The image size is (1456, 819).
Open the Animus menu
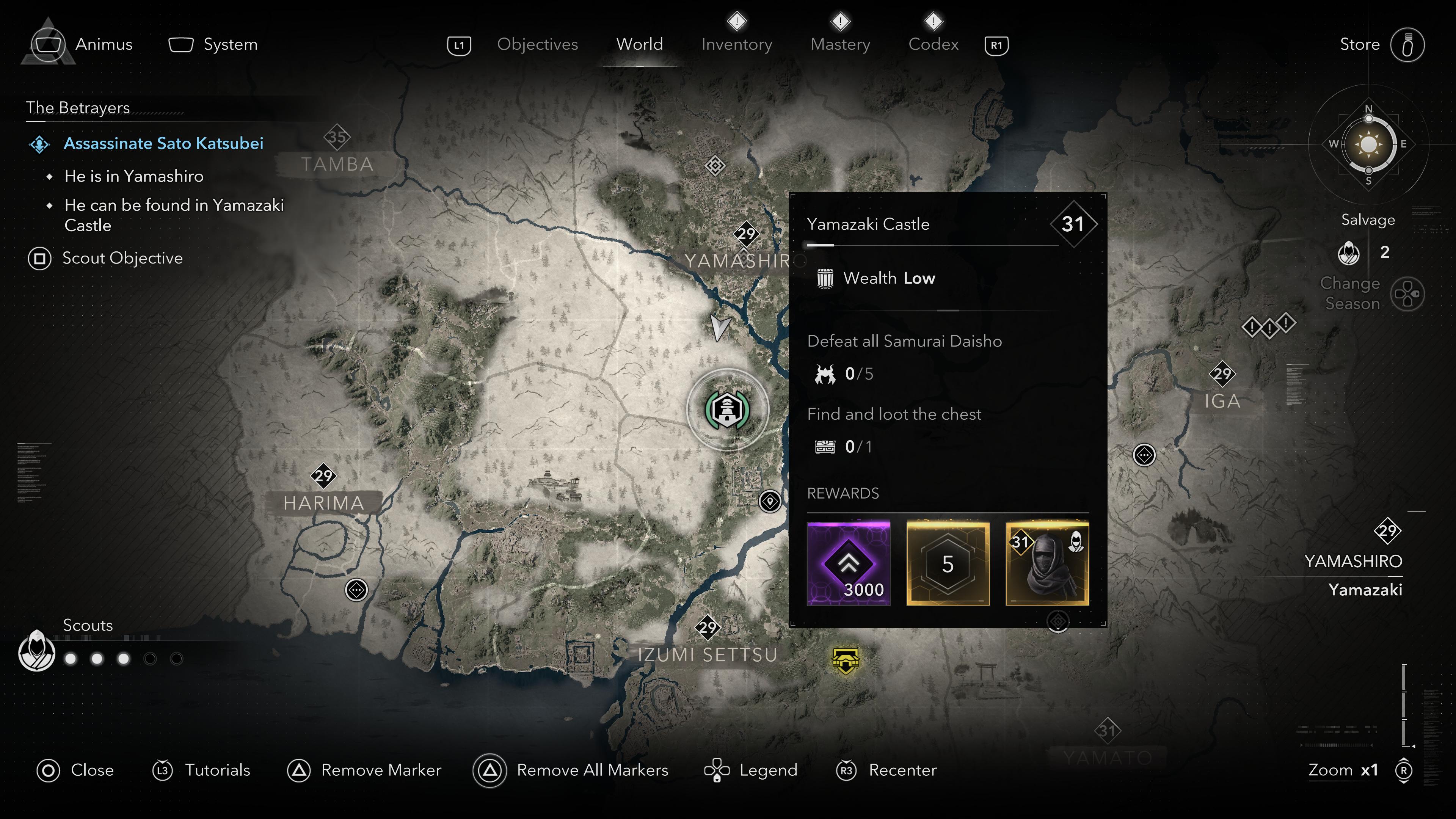pos(104,44)
